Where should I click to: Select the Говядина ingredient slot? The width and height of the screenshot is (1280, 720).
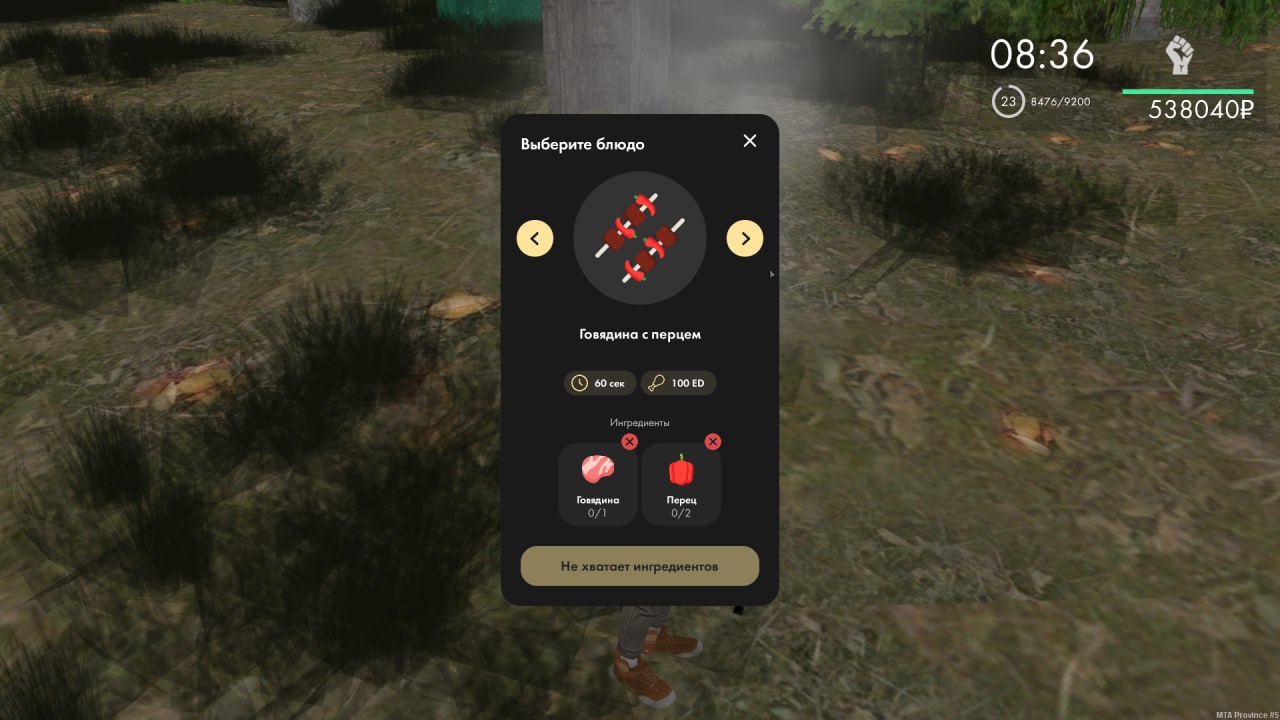click(x=598, y=485)
